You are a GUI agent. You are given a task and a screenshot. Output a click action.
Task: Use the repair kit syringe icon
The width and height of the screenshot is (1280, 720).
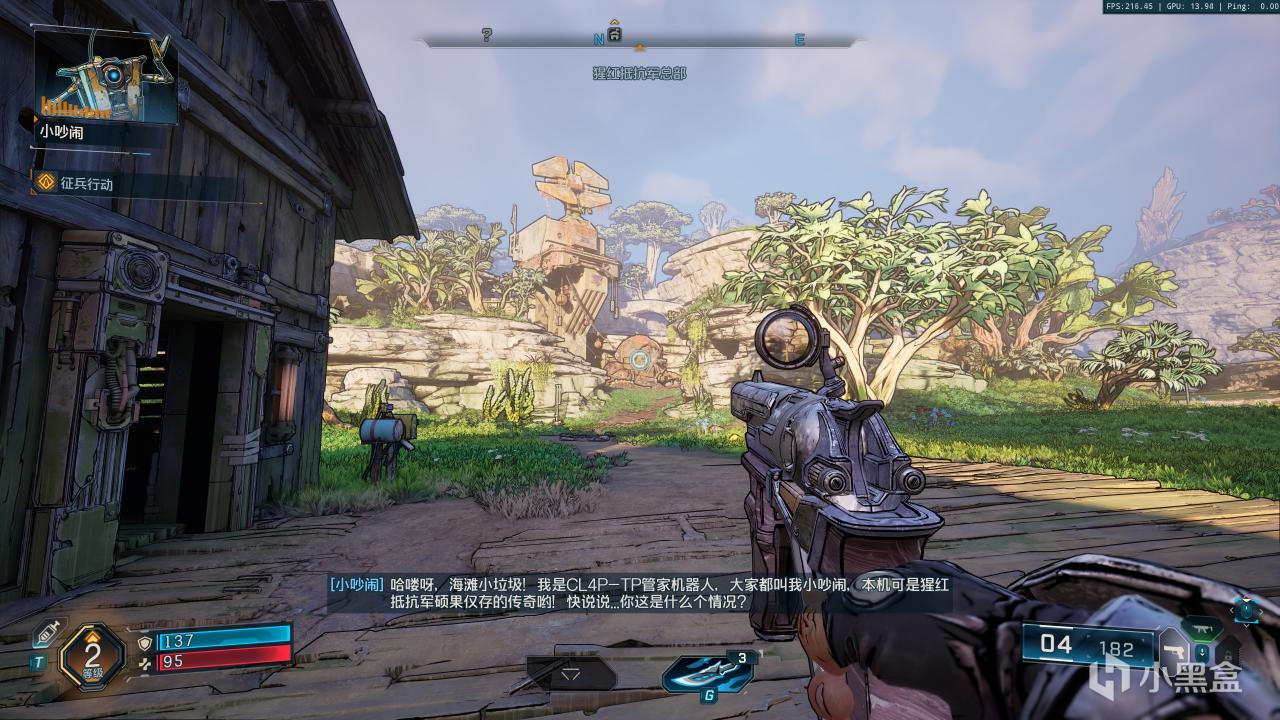click(x=45, y=633)
